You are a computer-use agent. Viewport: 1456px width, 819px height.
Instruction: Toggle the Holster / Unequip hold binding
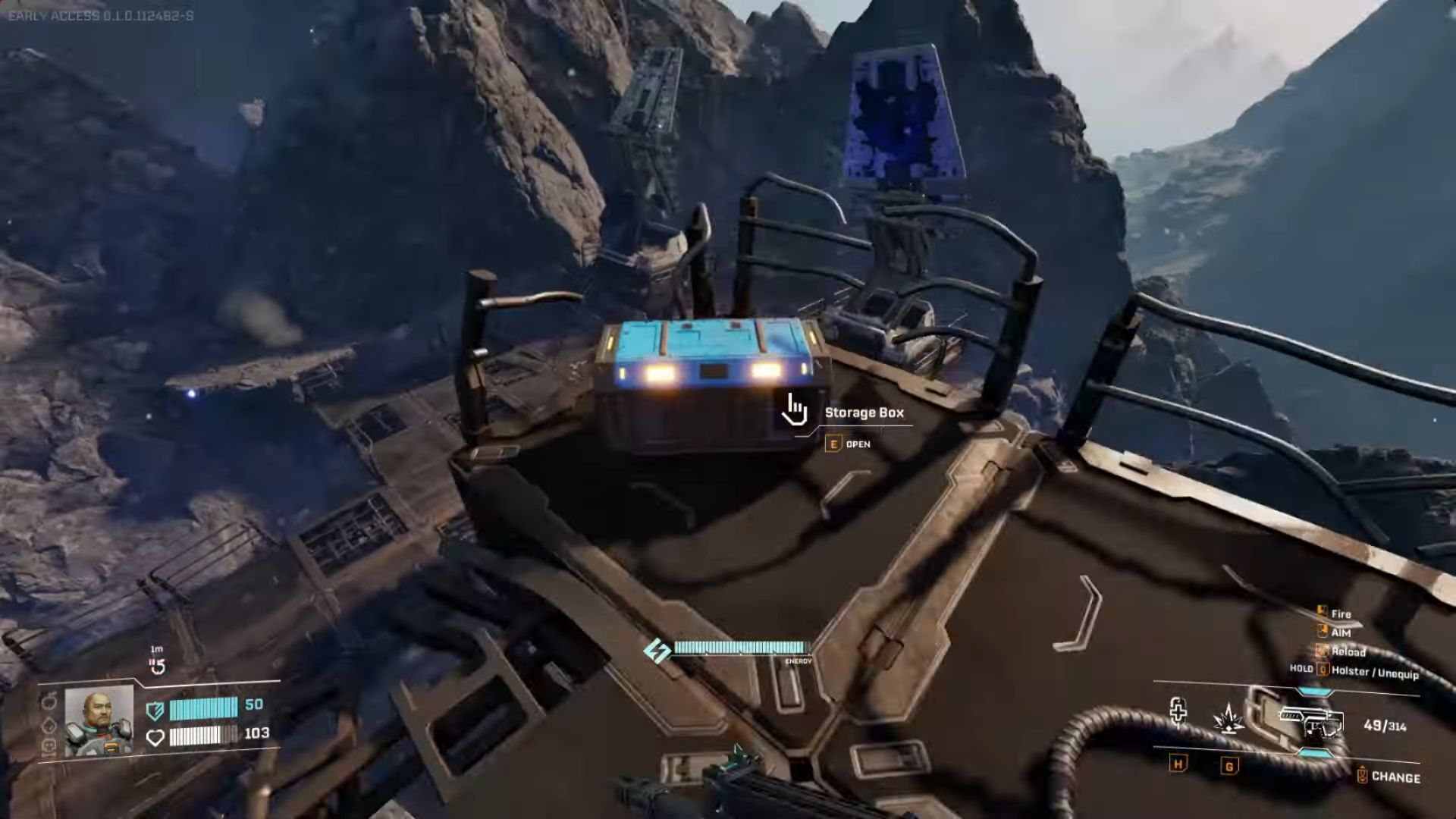tap(1323, 669)
